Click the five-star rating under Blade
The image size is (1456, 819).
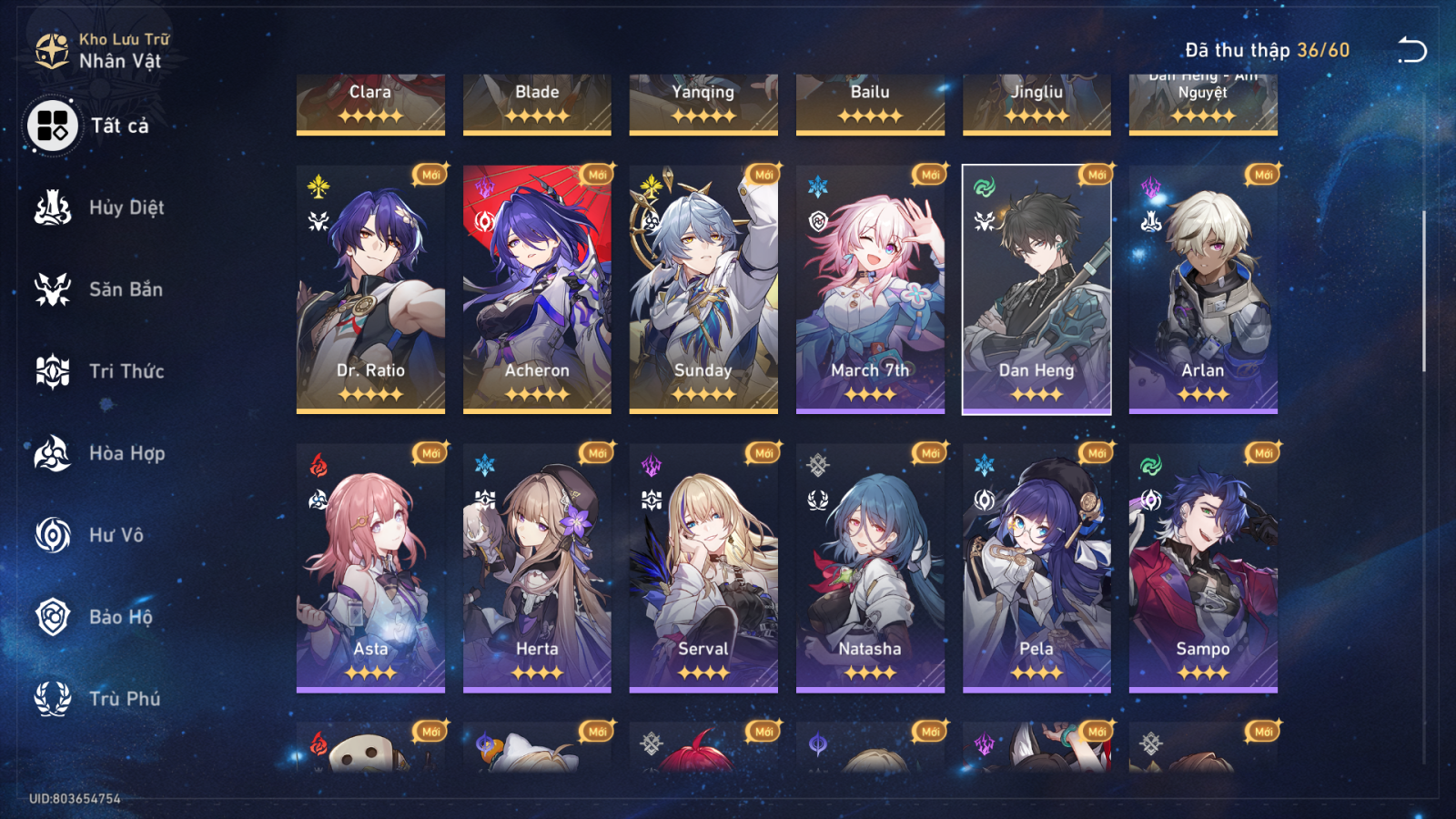coord(536,115)
